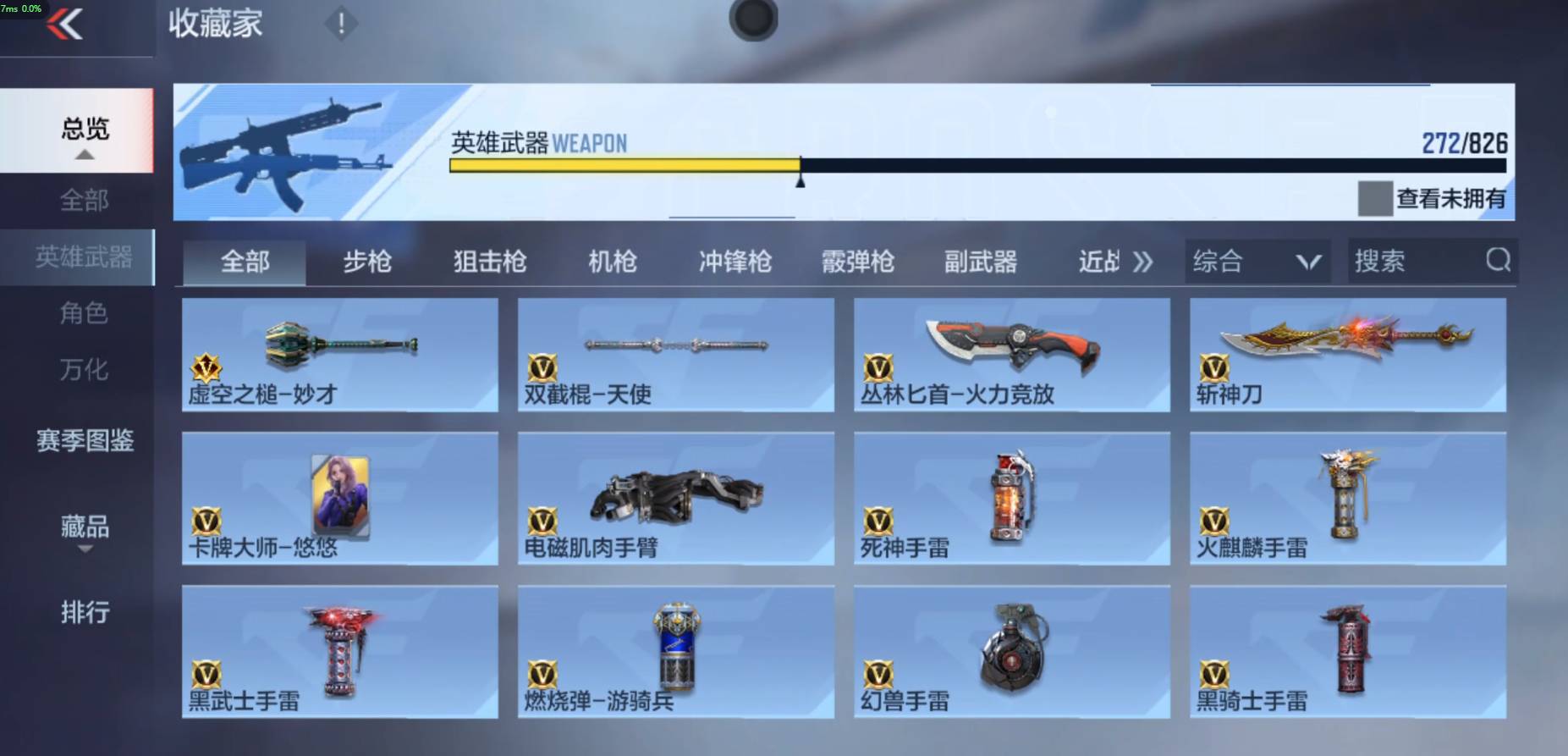View the 电磁肌肉手臂 weapon

674,499
